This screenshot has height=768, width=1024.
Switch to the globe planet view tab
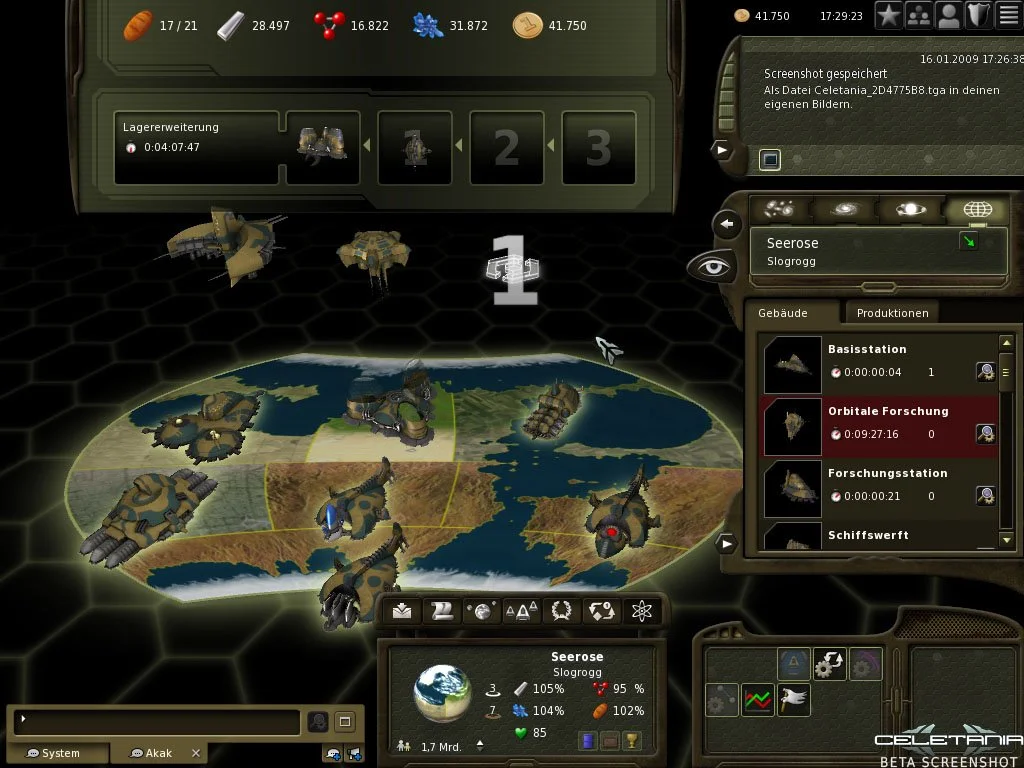click(x=976, y=210)
